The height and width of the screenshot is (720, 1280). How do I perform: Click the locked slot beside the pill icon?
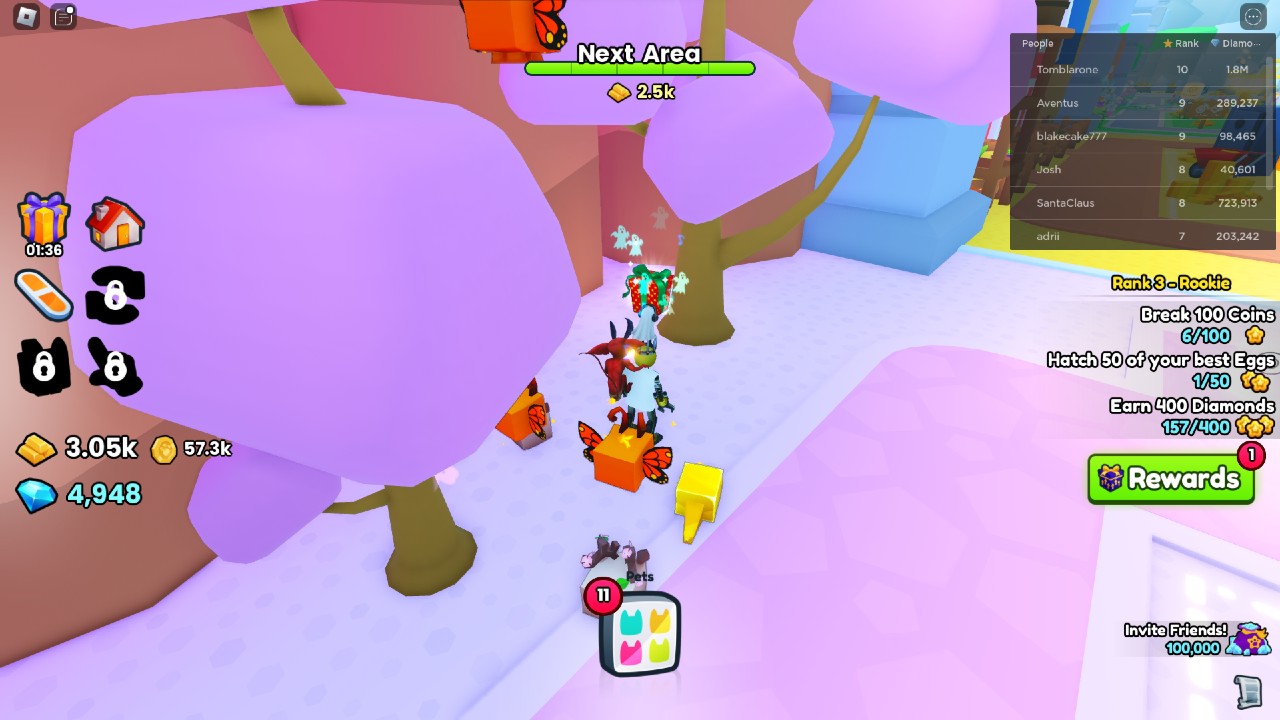point(115,294)
